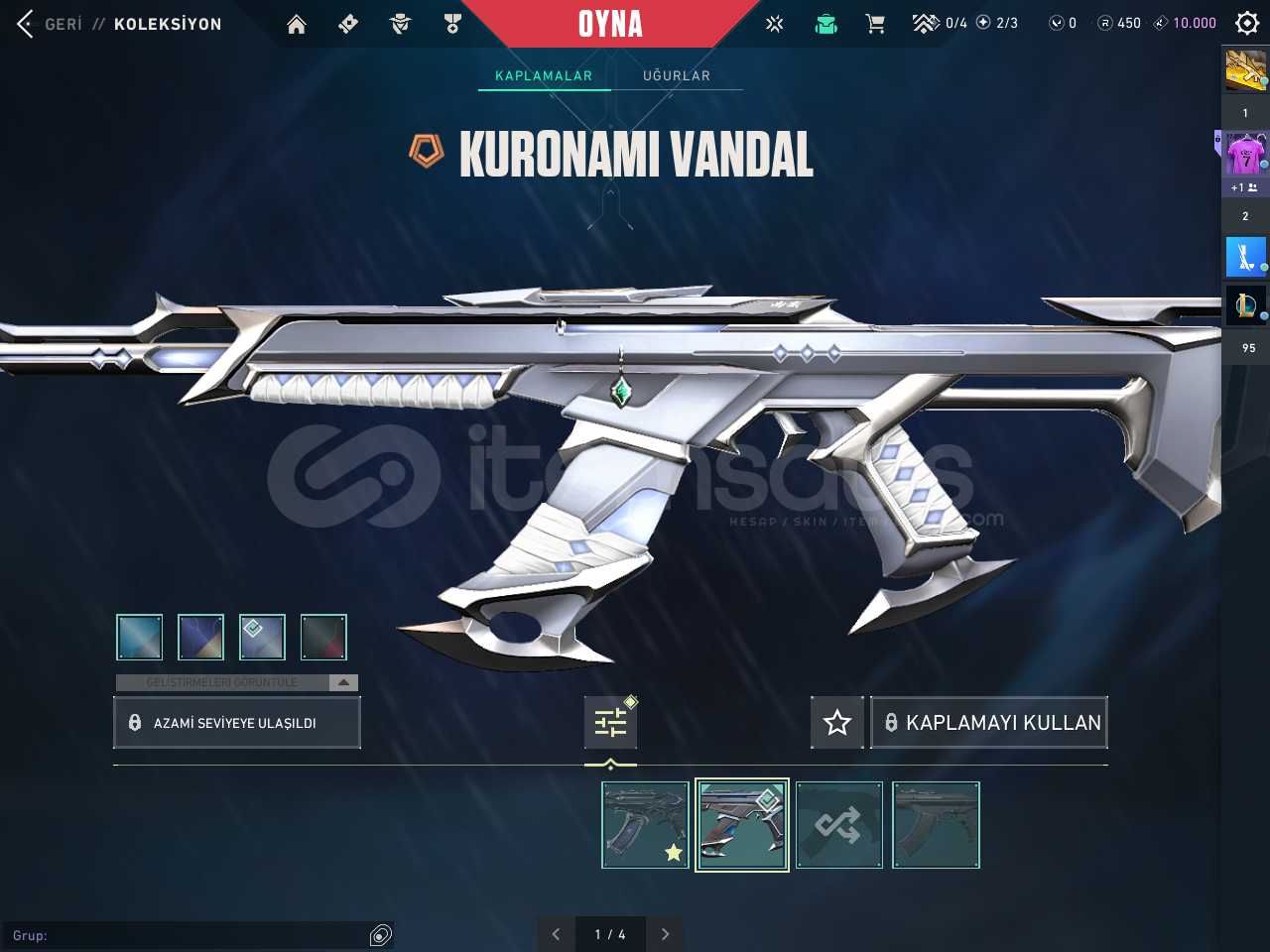Switch to the UĞURLAR tab
The width and height of the screenshot is (1270, 952).
pyautogui.click(x=677, y=75)
